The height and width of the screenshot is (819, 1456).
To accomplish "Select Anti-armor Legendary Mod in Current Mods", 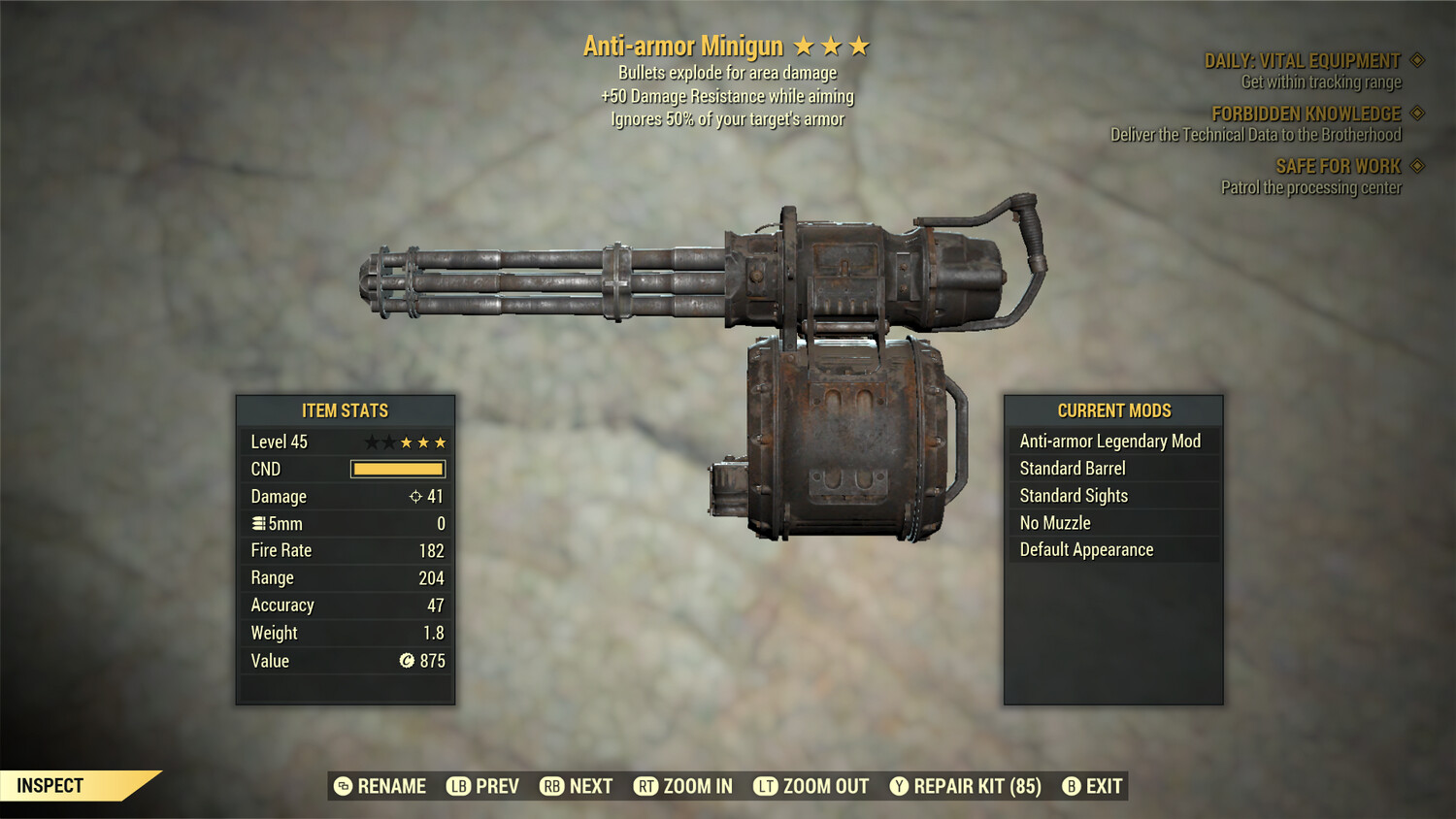I will (1109, 441).
